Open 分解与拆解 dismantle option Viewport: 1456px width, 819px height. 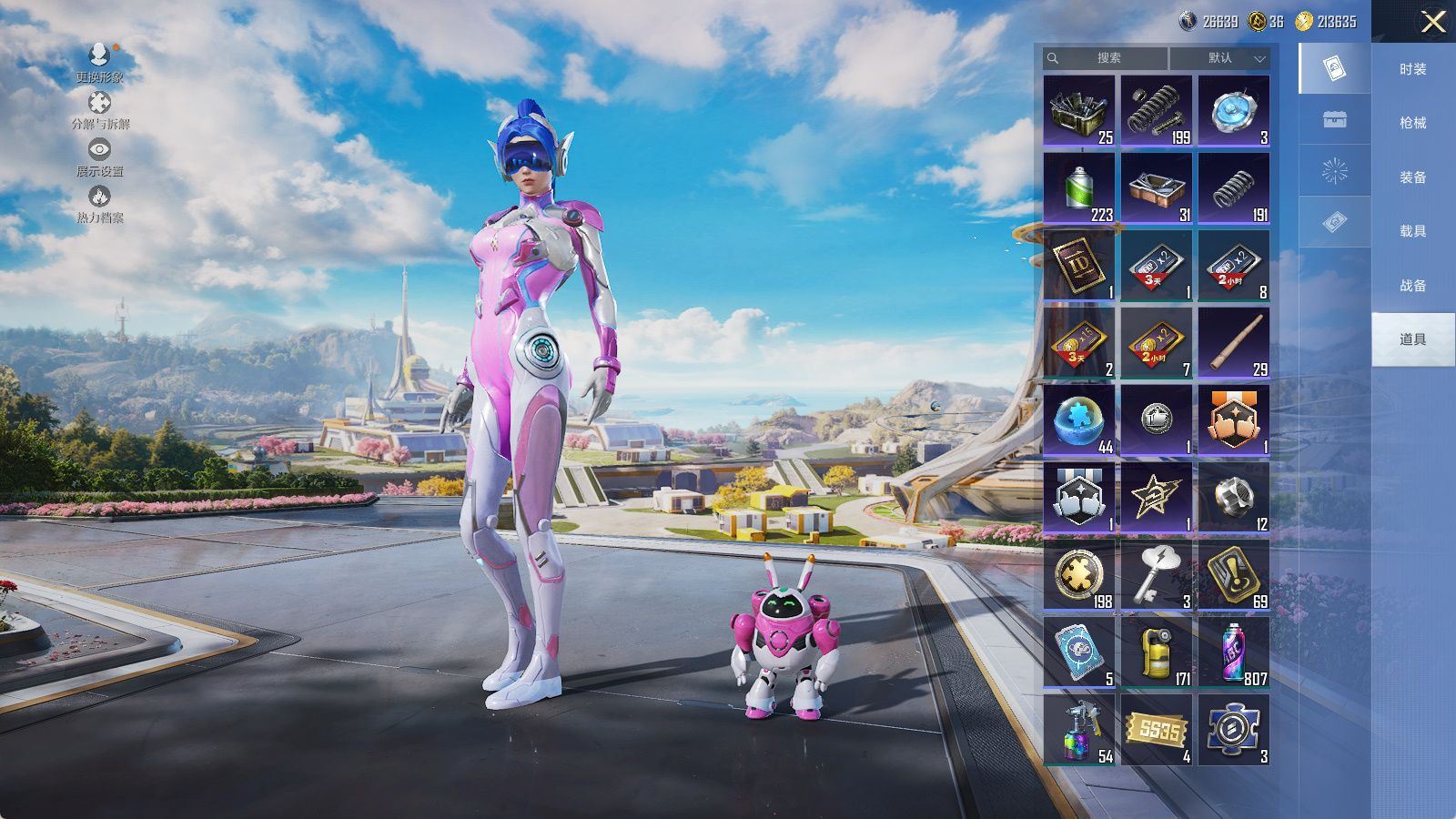pyautogui.click(x=99, y=110)
